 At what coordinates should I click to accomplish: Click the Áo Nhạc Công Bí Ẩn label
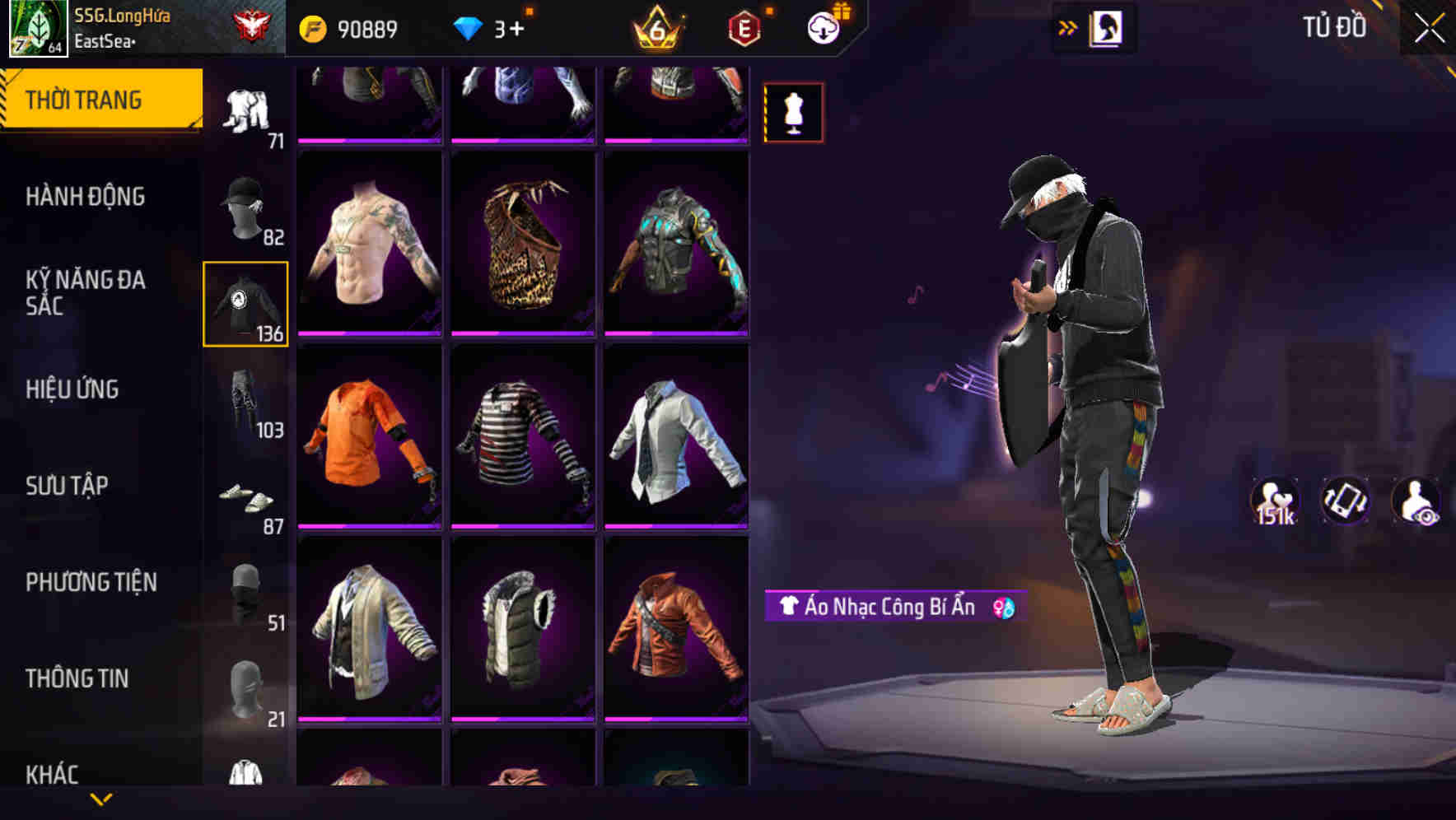[x=881, y=609]
